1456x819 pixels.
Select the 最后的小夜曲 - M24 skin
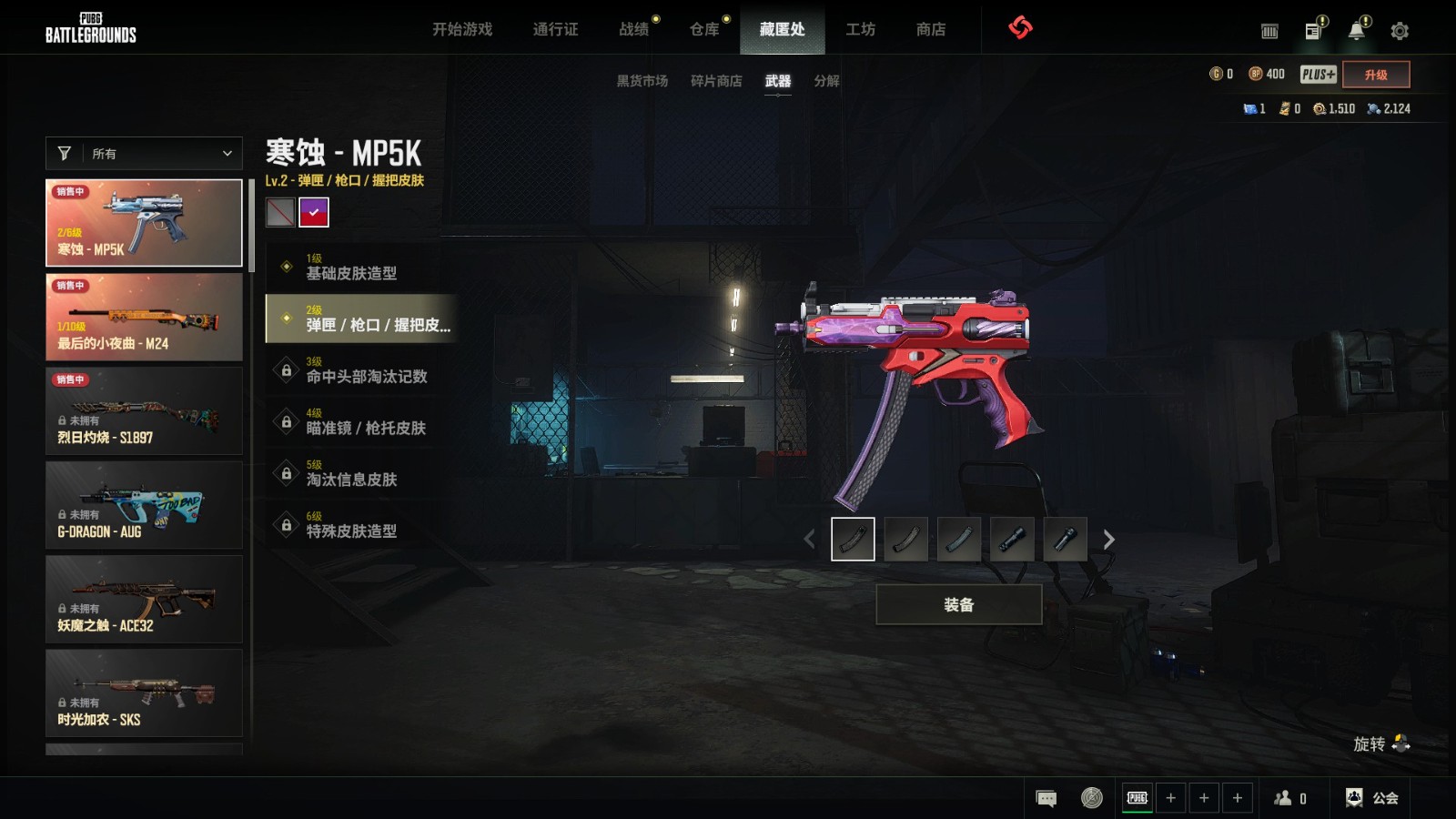(144, 317)
